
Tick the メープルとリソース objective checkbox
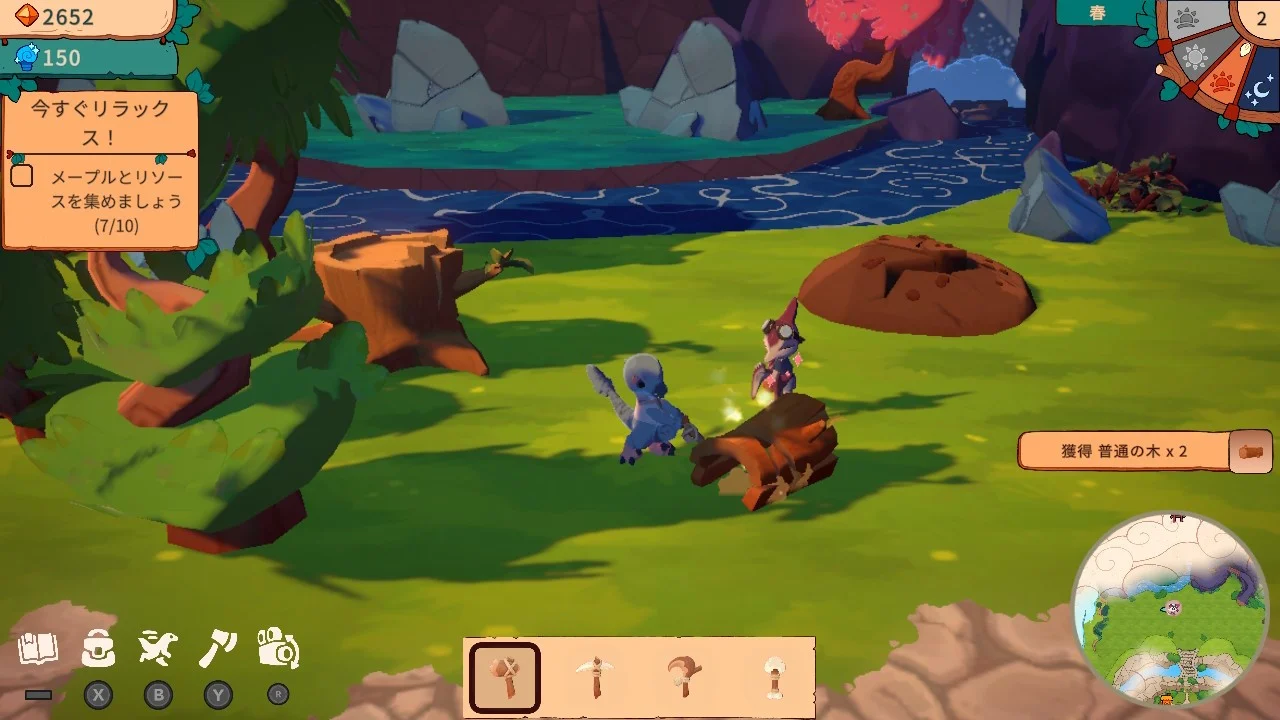22,177
